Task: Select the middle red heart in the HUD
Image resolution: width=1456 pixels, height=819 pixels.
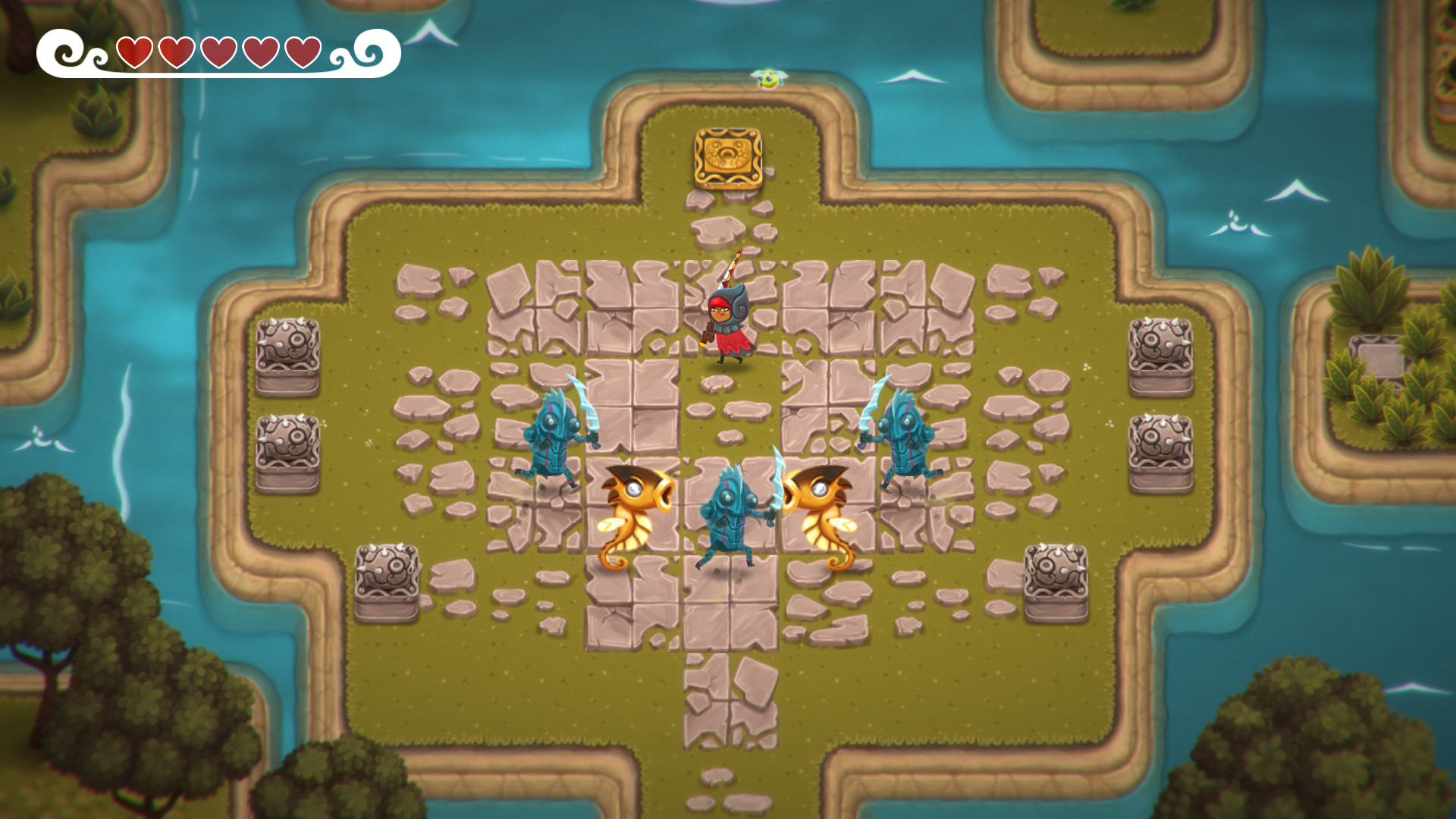Action: 218,52
